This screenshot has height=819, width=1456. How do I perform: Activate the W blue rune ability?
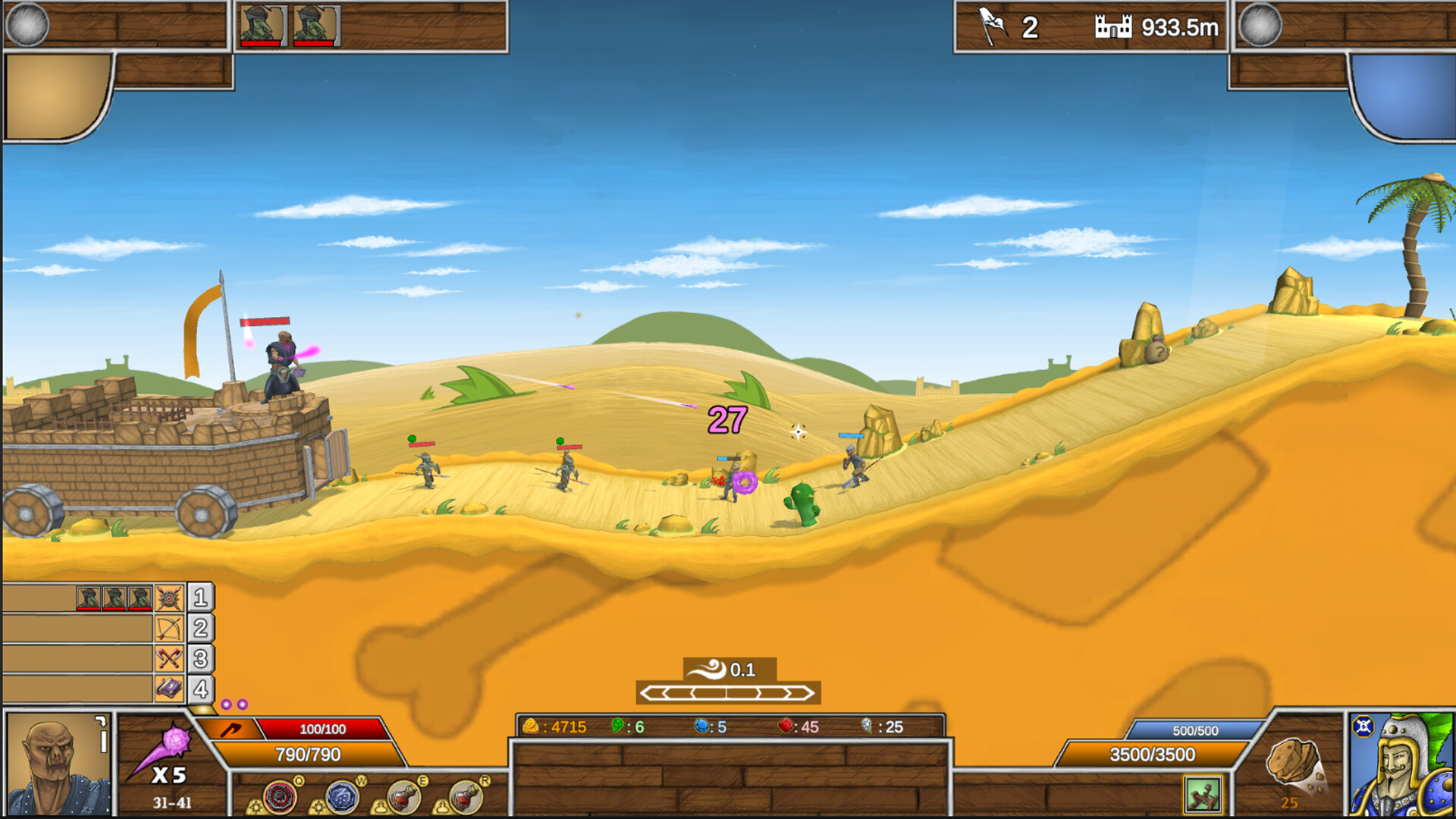(x=341, y=796)
